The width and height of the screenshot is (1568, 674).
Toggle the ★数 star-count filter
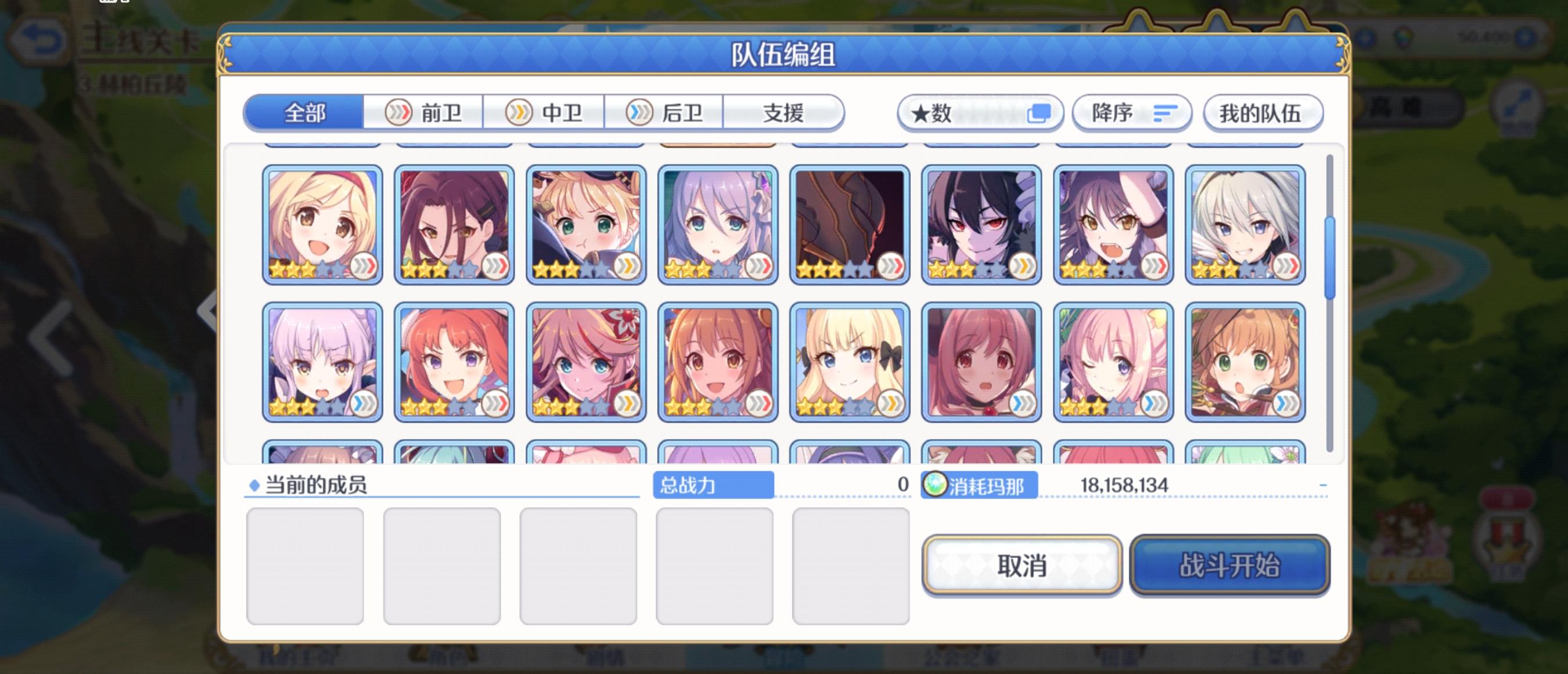982,113
